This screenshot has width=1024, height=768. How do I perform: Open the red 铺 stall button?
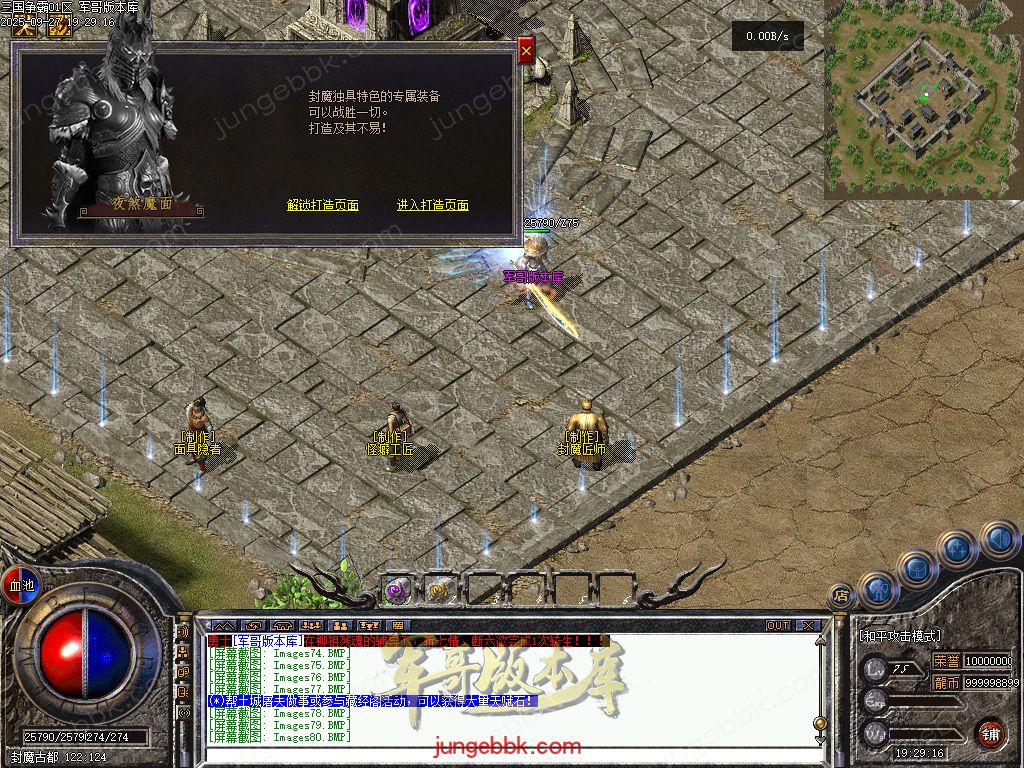(x=990, y=733)
